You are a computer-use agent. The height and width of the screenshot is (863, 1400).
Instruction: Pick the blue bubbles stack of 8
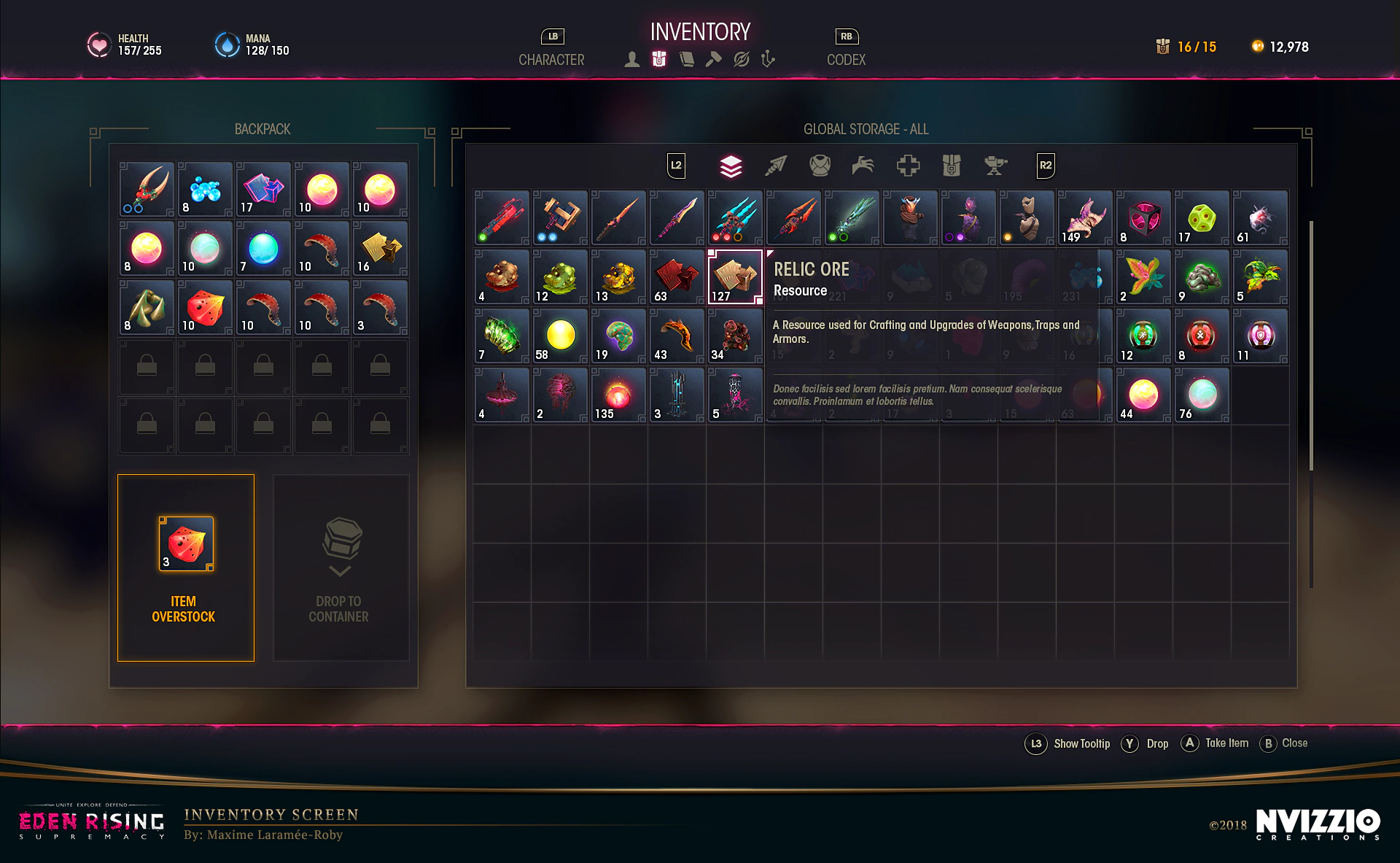click(205, 190)
